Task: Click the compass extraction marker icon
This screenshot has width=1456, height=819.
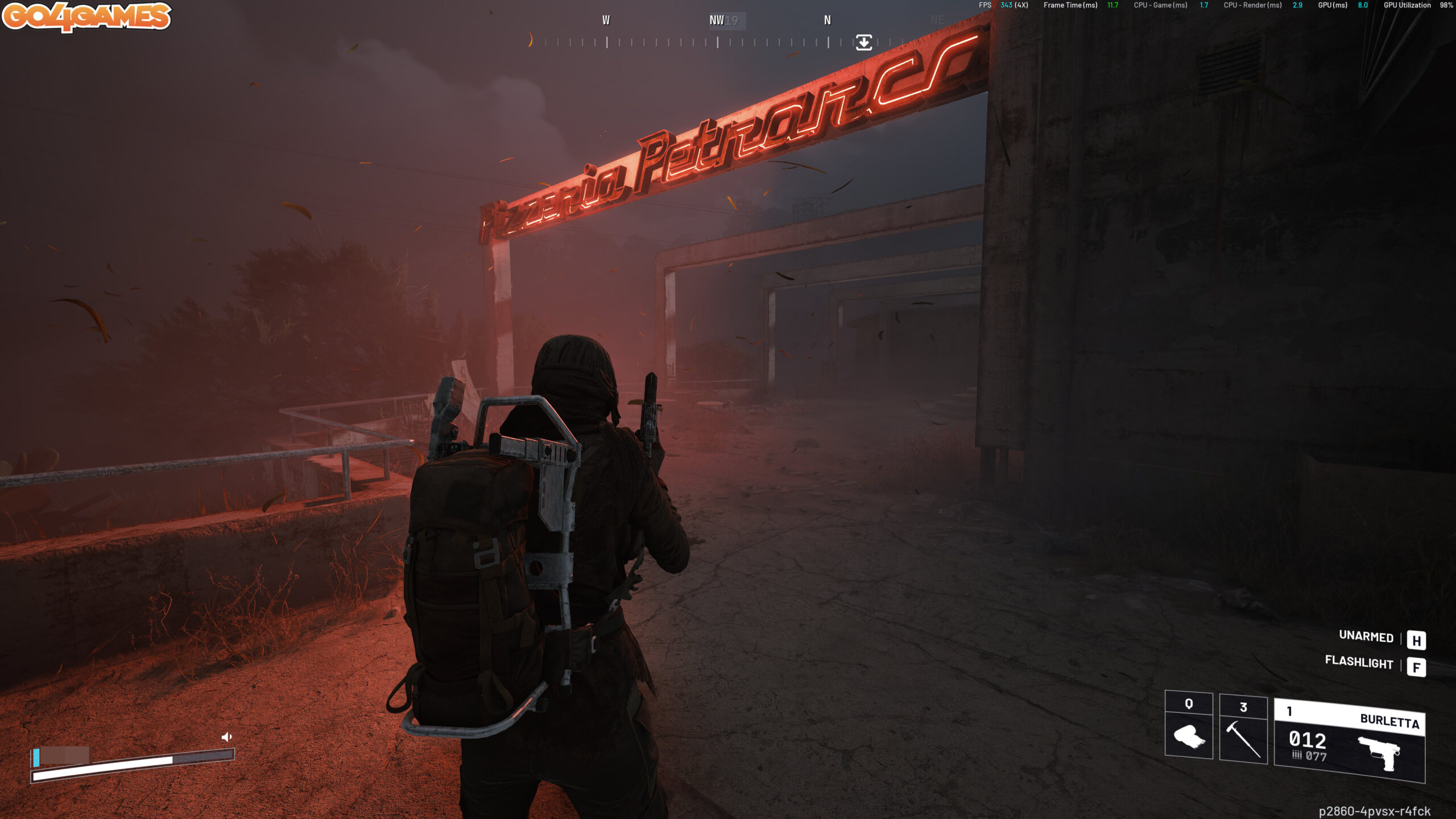Action: pyautogui.click(x=863, y=43)
